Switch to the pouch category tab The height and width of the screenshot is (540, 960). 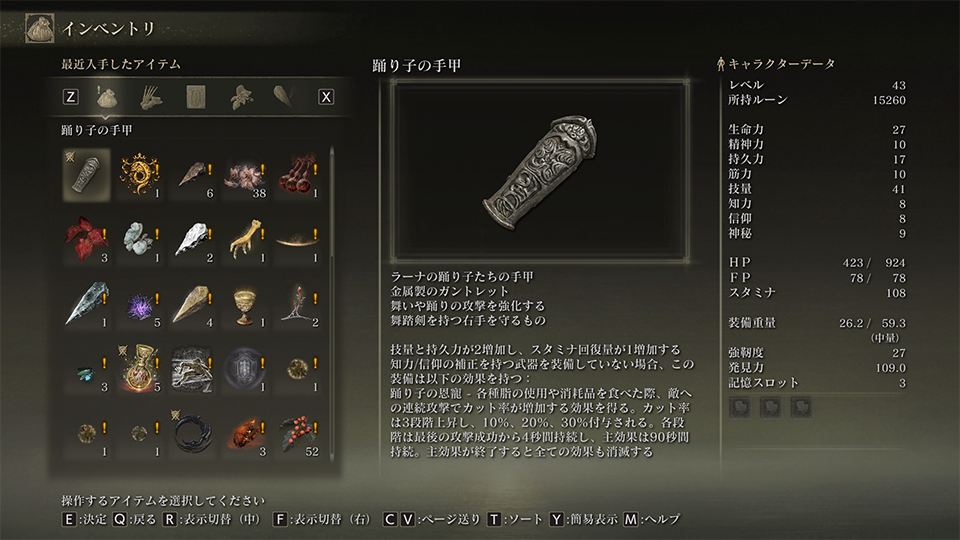click(x=108, y=97)
